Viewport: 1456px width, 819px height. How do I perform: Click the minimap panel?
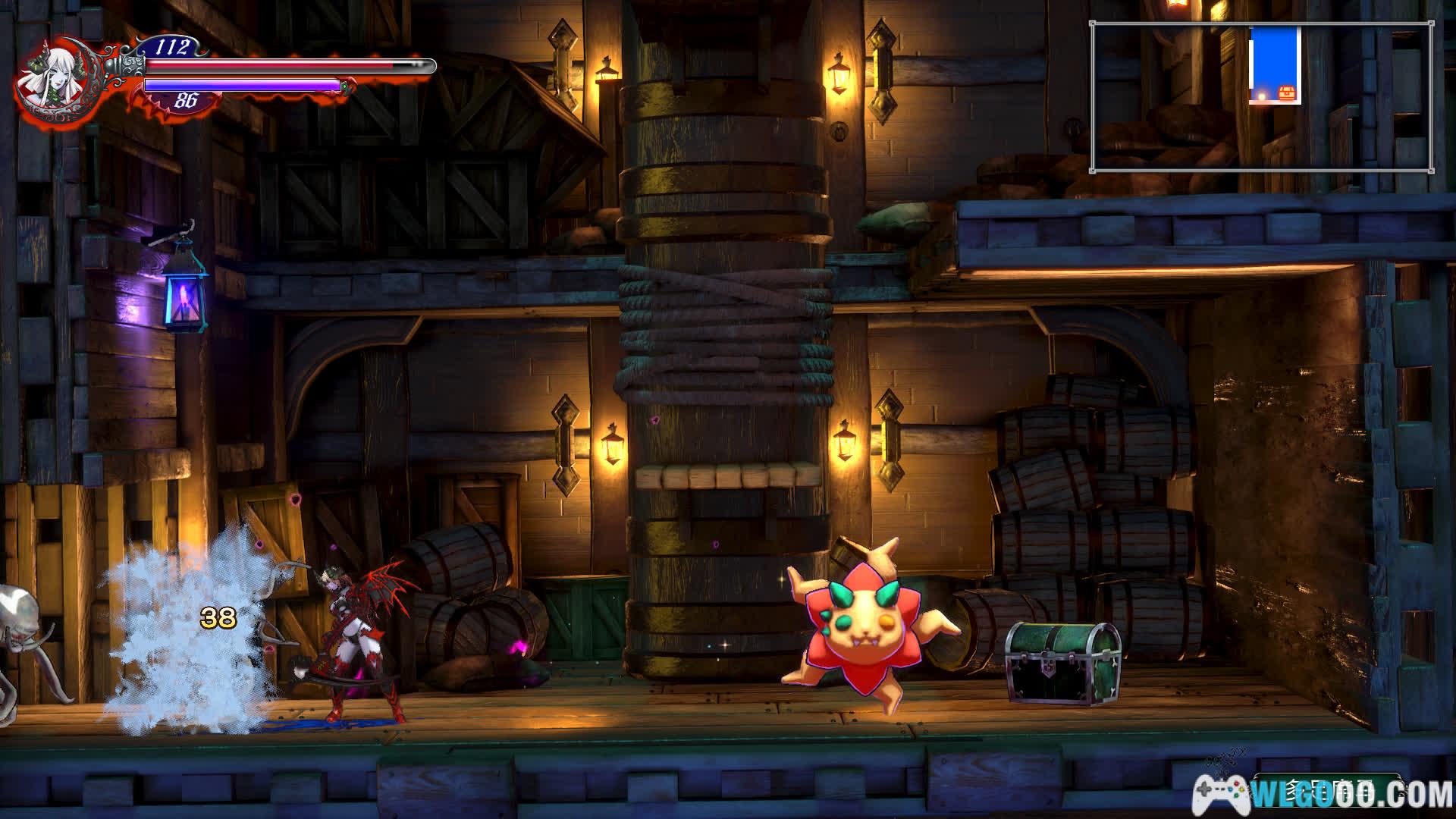coord(1262,97)
